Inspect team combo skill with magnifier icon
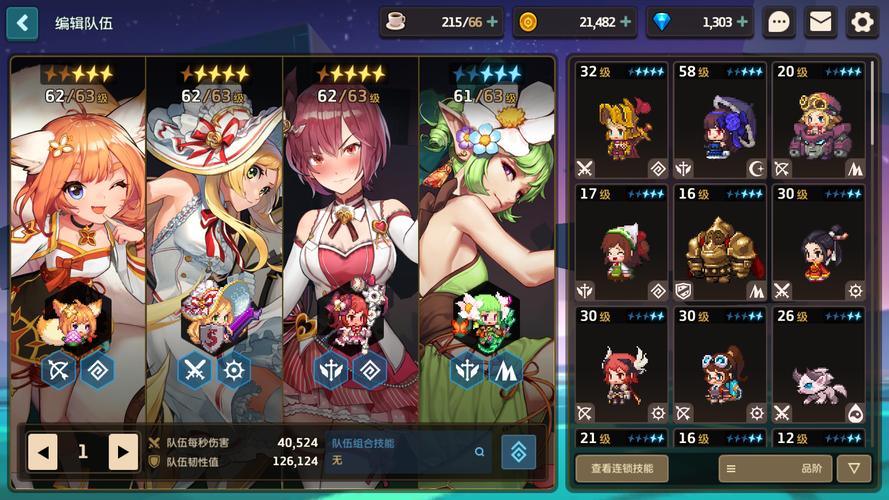The height and width of the screenshot is (500, 889). tap(480, 452)
